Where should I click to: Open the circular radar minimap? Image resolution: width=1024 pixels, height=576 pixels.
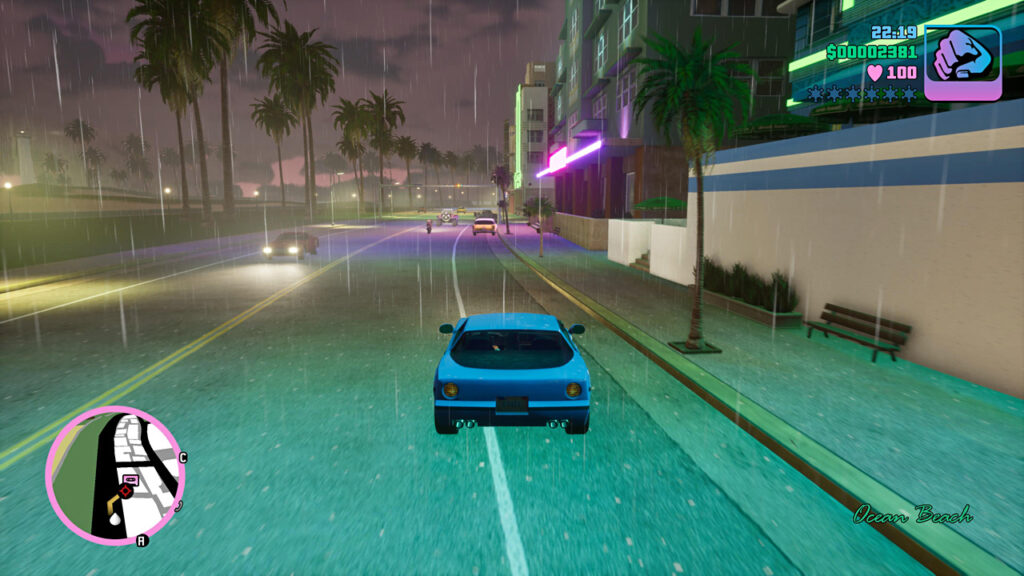coord(115,474)
